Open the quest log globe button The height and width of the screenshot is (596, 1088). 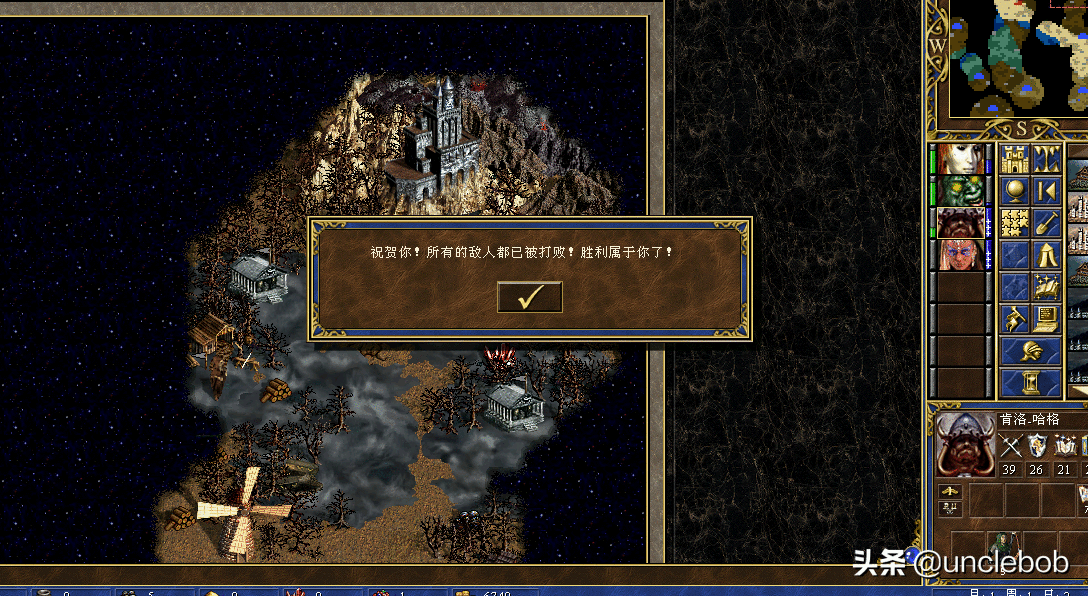click(x=1015, y=191)
